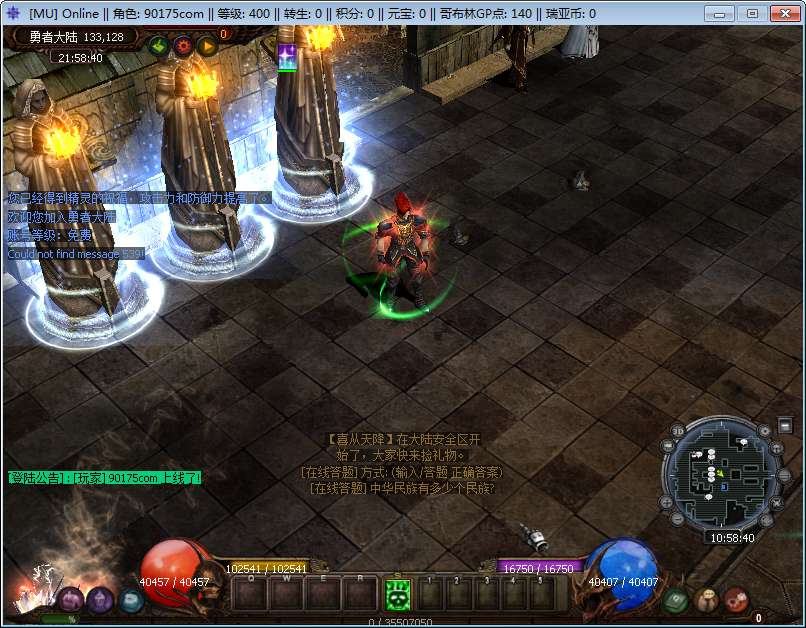The width and height of the screenshot is (806, 628).
Task: Open the green round menu button beside the mana orb
Action: click(x=674, y=600)
